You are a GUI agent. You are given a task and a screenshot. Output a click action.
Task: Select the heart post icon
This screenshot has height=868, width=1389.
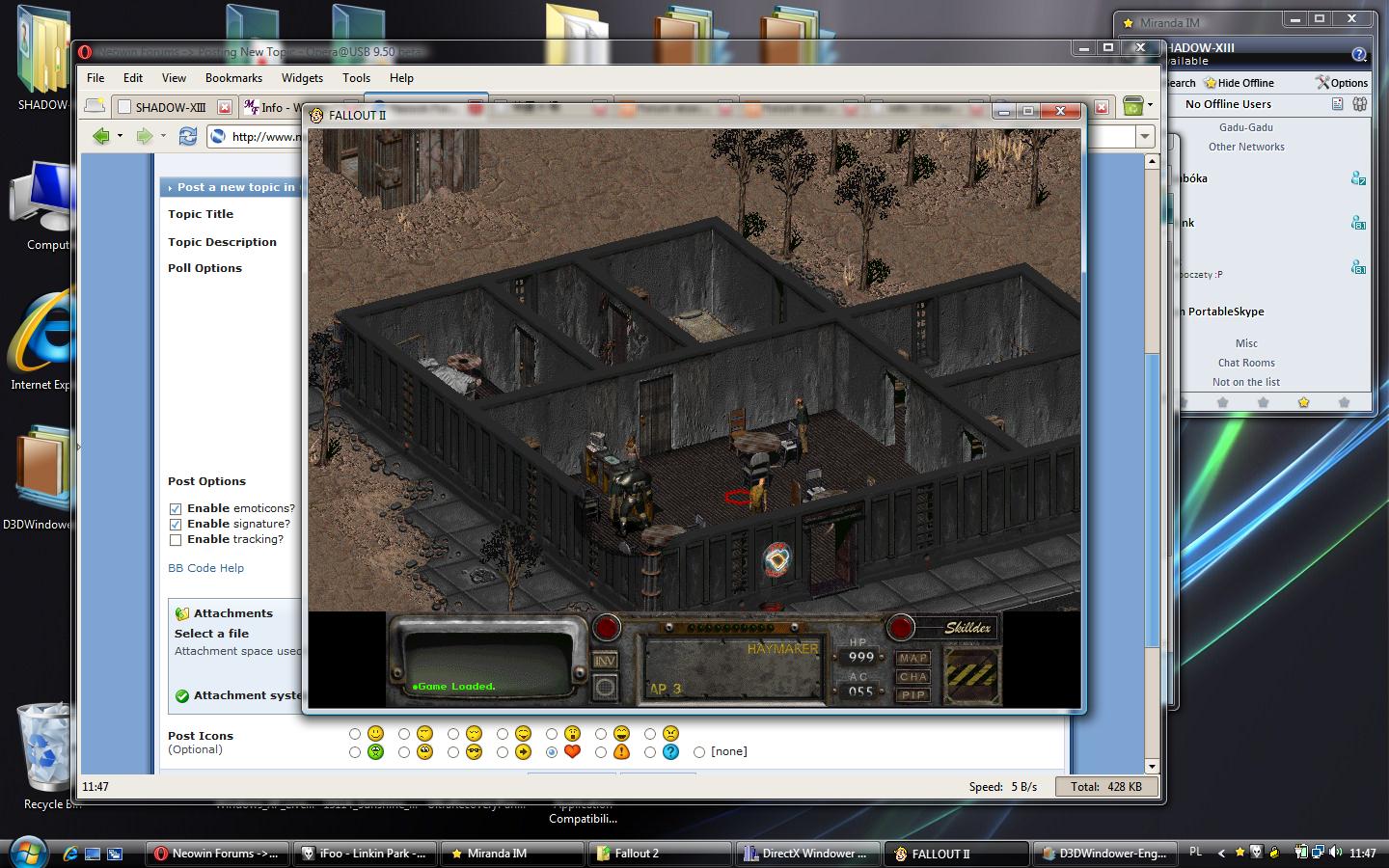551,752
